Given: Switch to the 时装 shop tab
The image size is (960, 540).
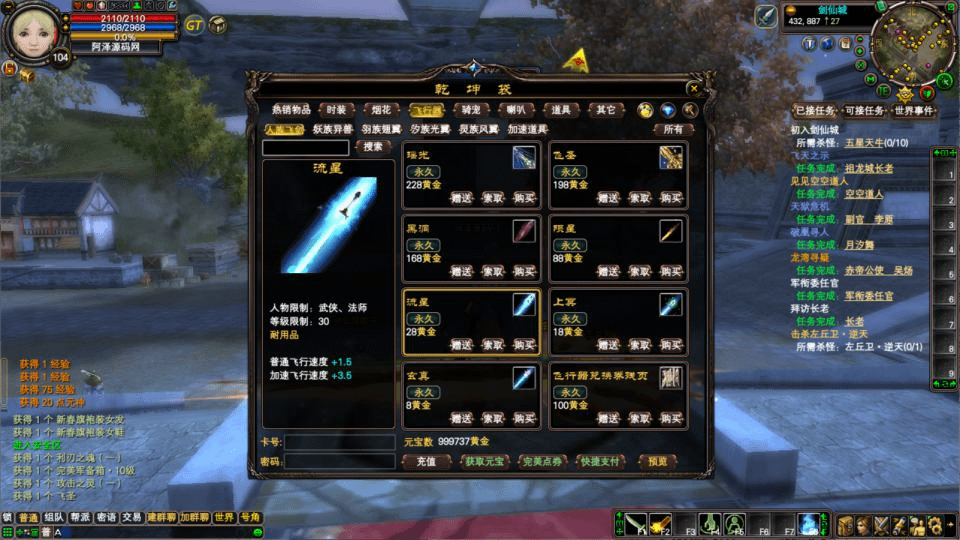Looking at the screenshot, I should pyautogui.click(x=336, y=110).
